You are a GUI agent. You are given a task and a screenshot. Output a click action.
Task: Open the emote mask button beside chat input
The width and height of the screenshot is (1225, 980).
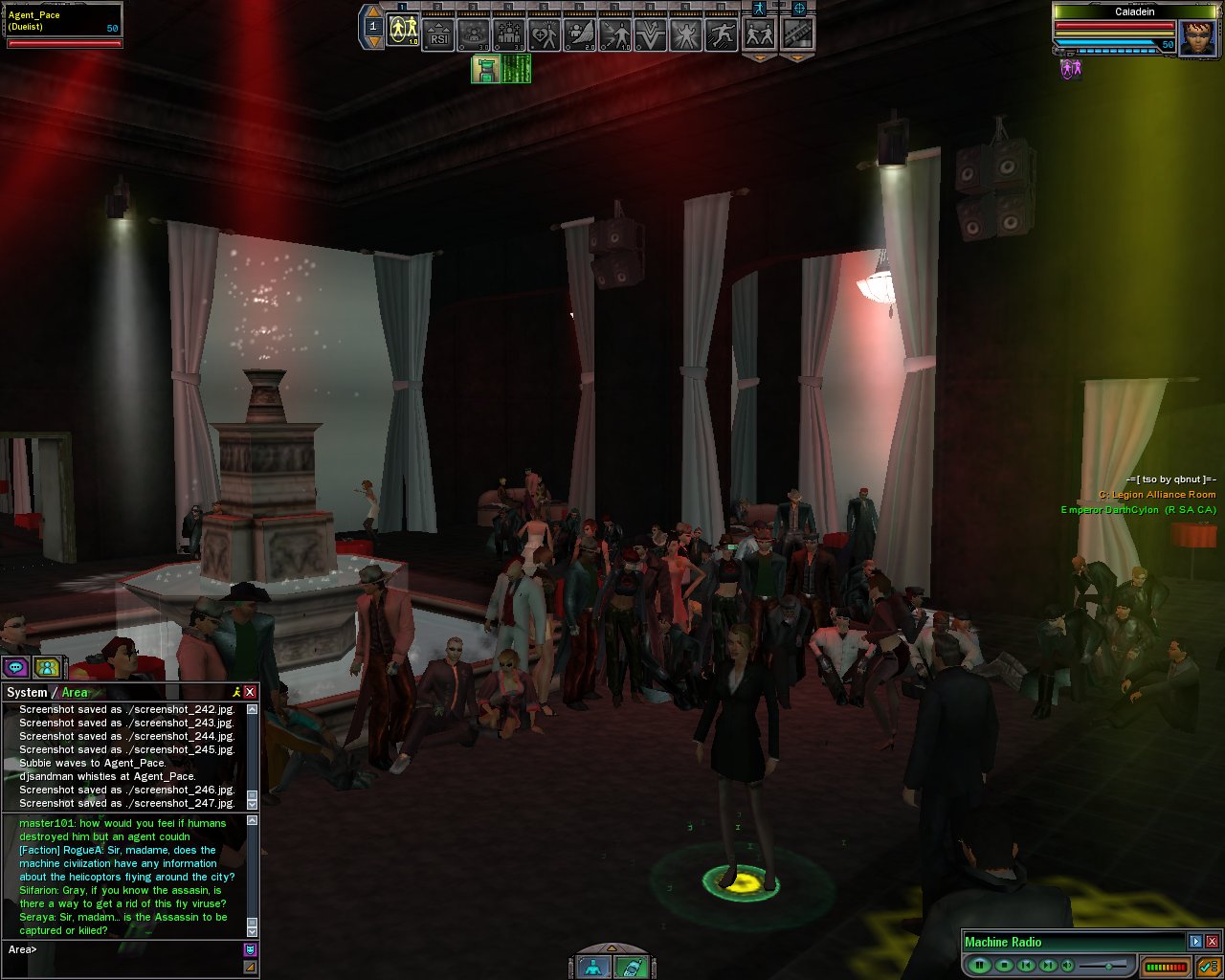coord(250,949)
